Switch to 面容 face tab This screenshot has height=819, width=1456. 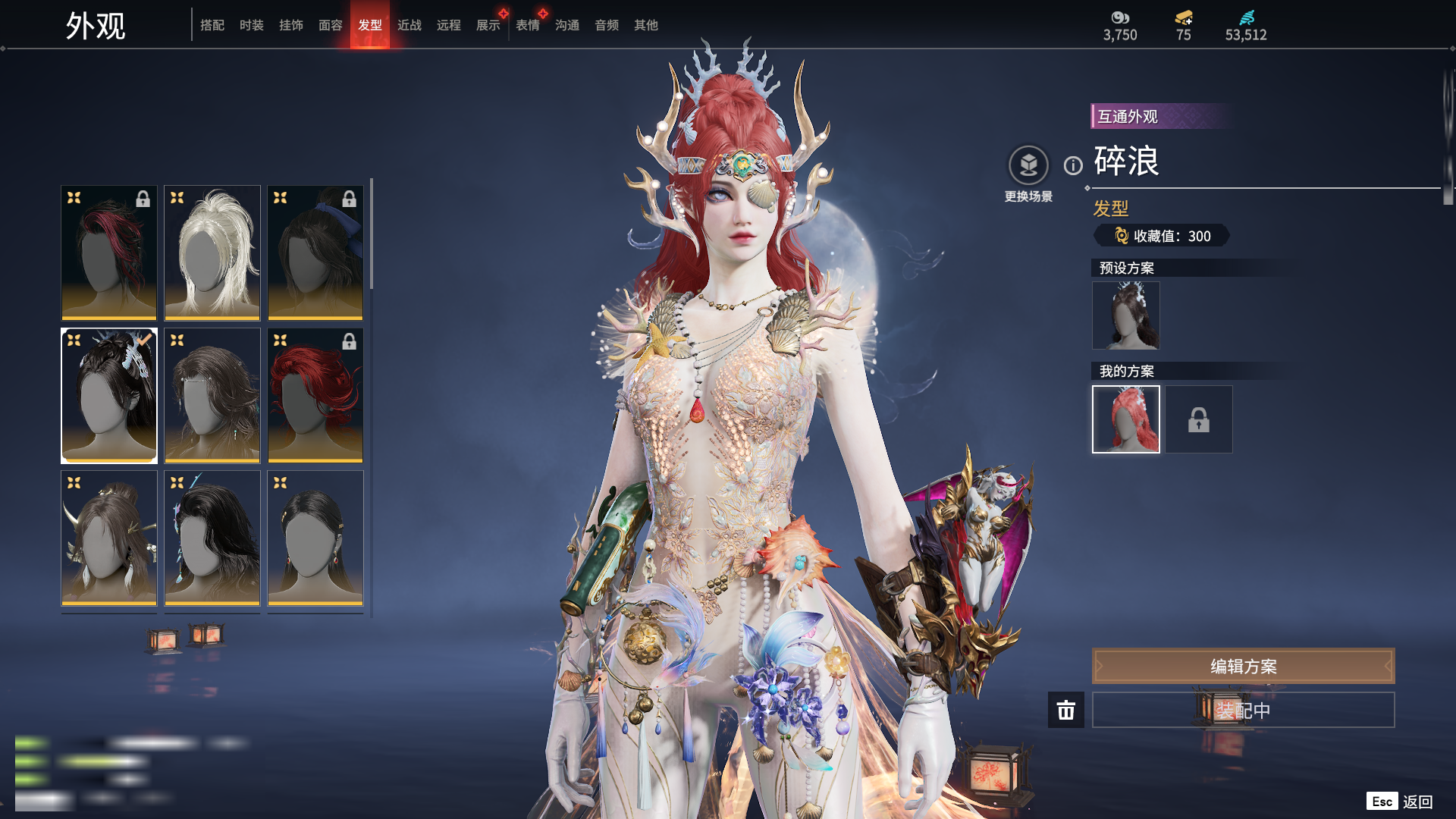tap(331, 25)
